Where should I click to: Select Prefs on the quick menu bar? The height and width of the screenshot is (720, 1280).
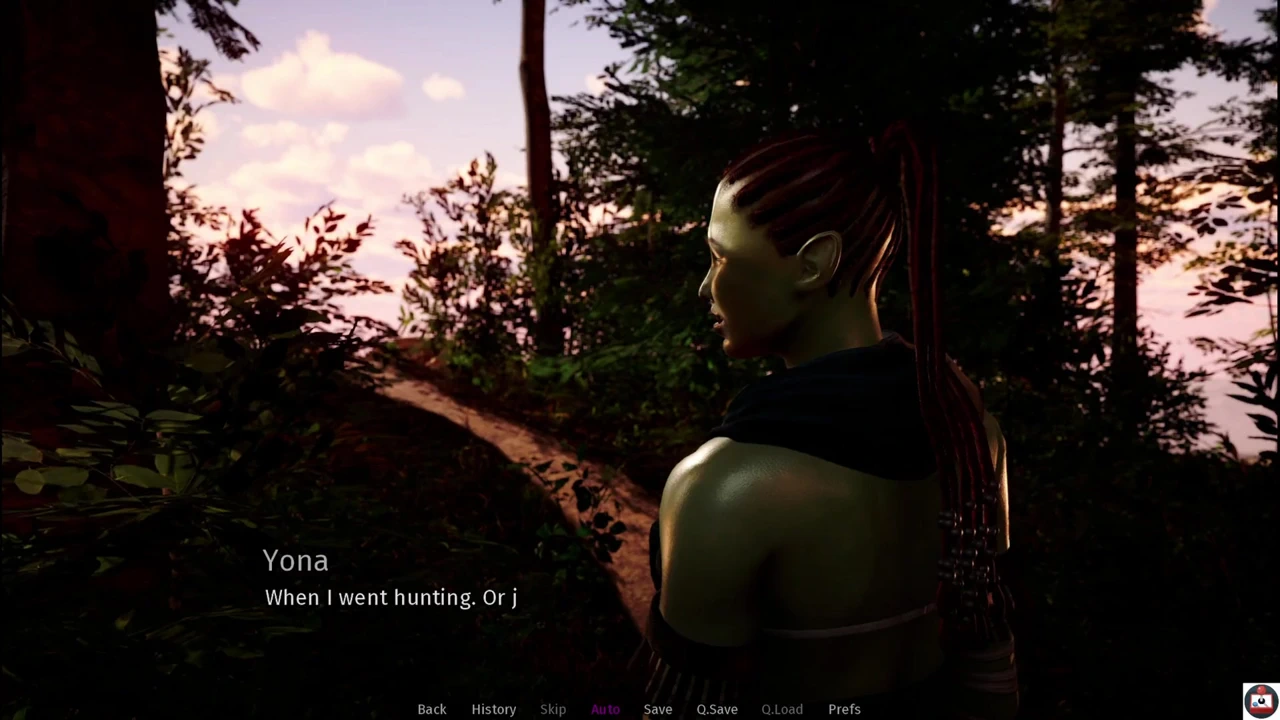844,709
